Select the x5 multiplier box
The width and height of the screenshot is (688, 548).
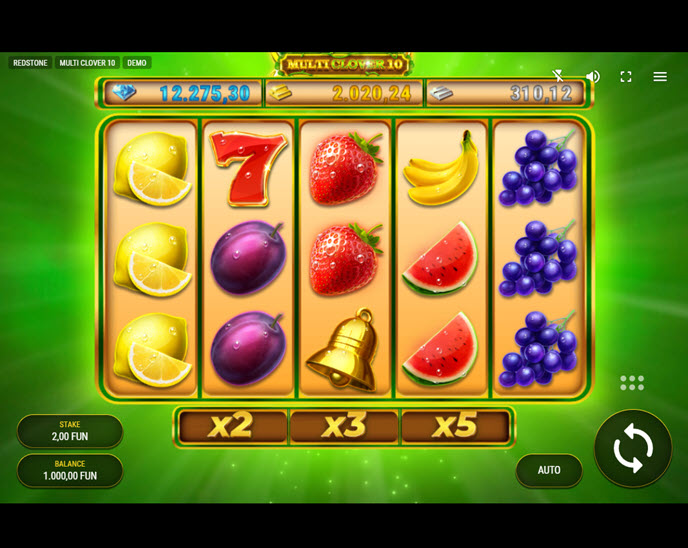tap(455, 426)
